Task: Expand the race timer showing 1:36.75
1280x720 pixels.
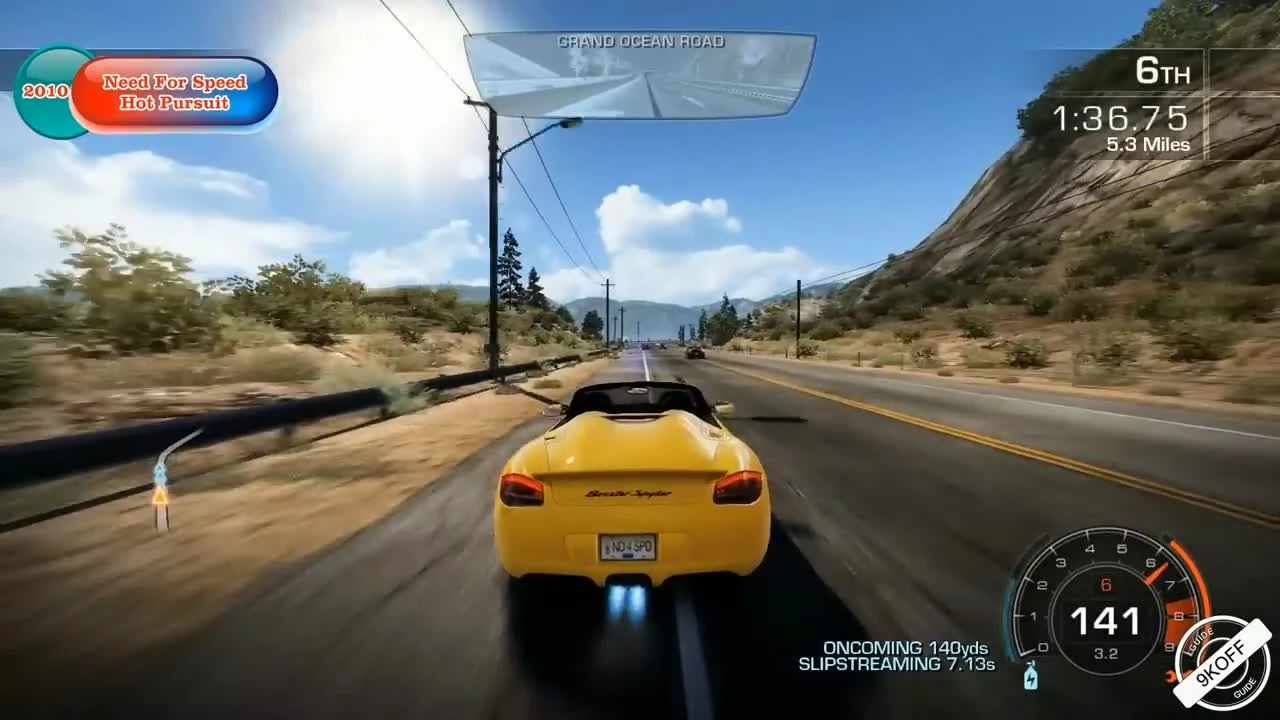Action: tap(1120, 118)
